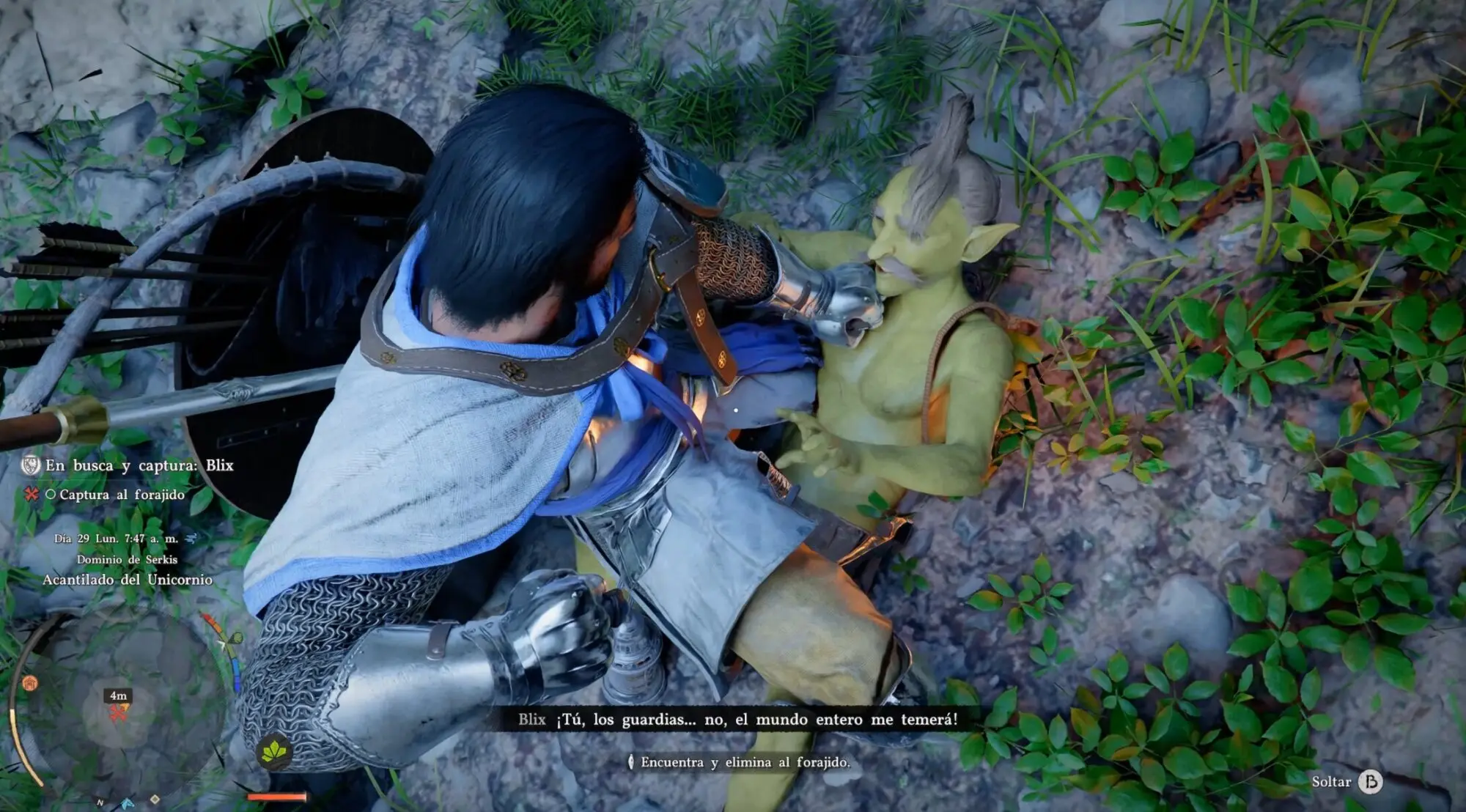Screen dimensions: 1466x812
Task: Click the quest shield emblem icon
Action: tap(31, 465)
